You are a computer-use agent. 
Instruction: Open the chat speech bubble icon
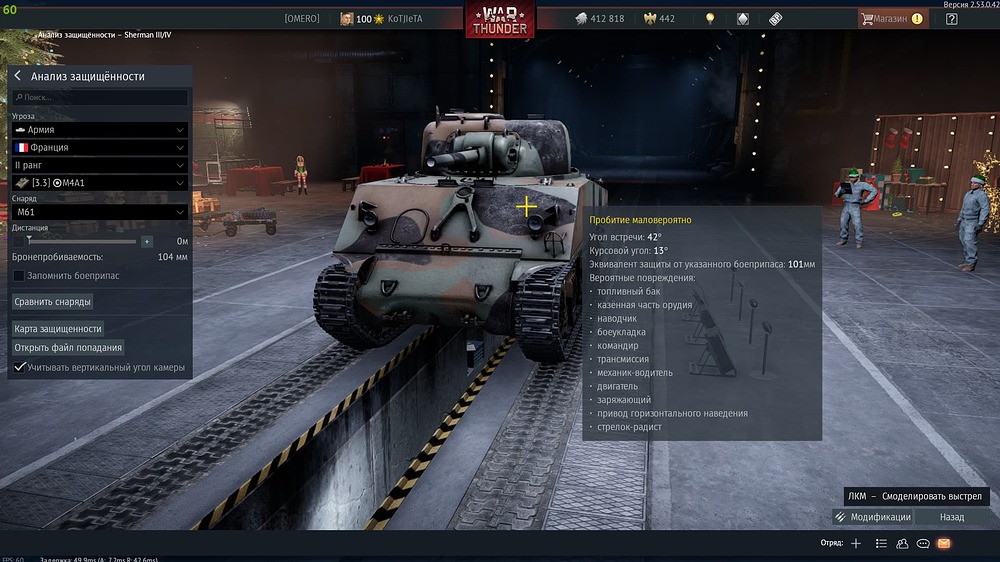pyautogui.click(x=923, y=543)
